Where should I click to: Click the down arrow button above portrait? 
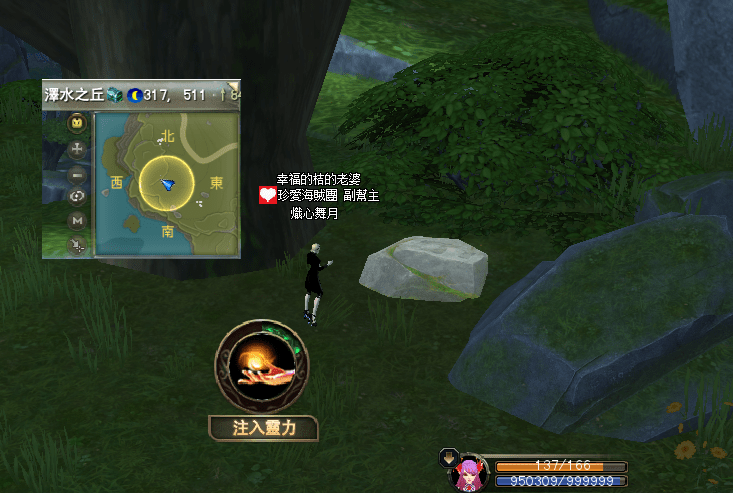pos(447,459)
